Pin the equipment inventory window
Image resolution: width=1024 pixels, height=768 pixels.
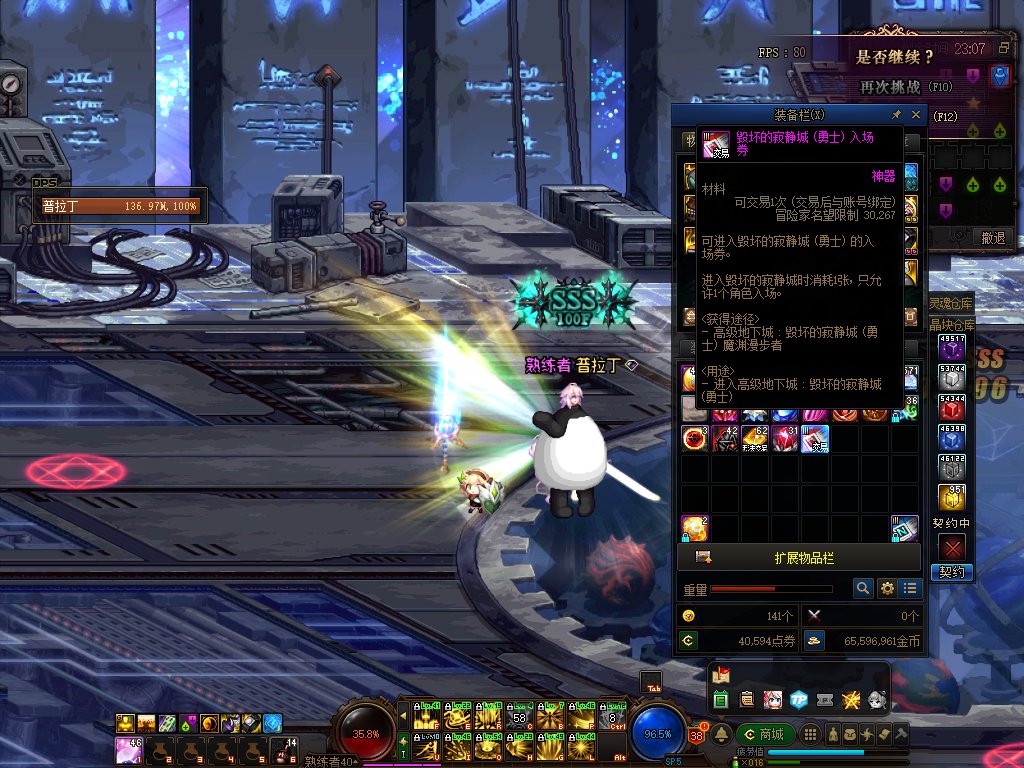(x=896, y=115)
